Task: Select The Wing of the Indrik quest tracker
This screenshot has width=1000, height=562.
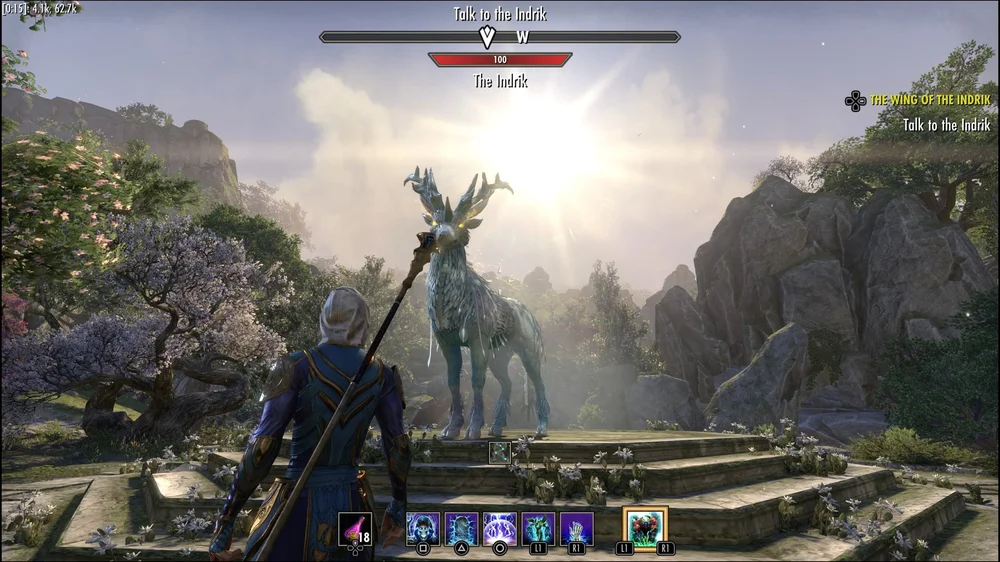Action: 930,100
